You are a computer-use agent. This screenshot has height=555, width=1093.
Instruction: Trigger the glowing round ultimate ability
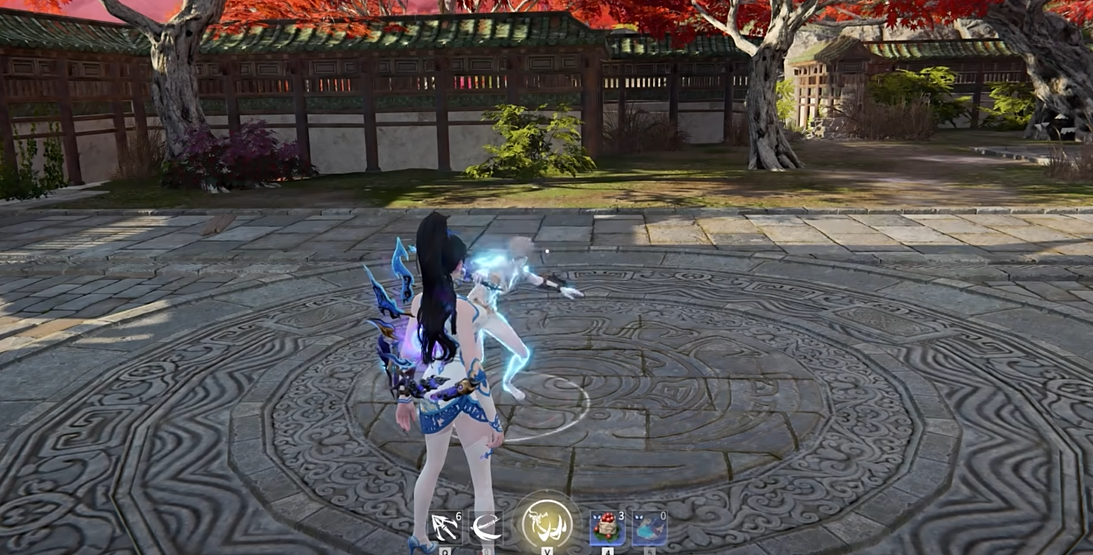pos(547,523)
